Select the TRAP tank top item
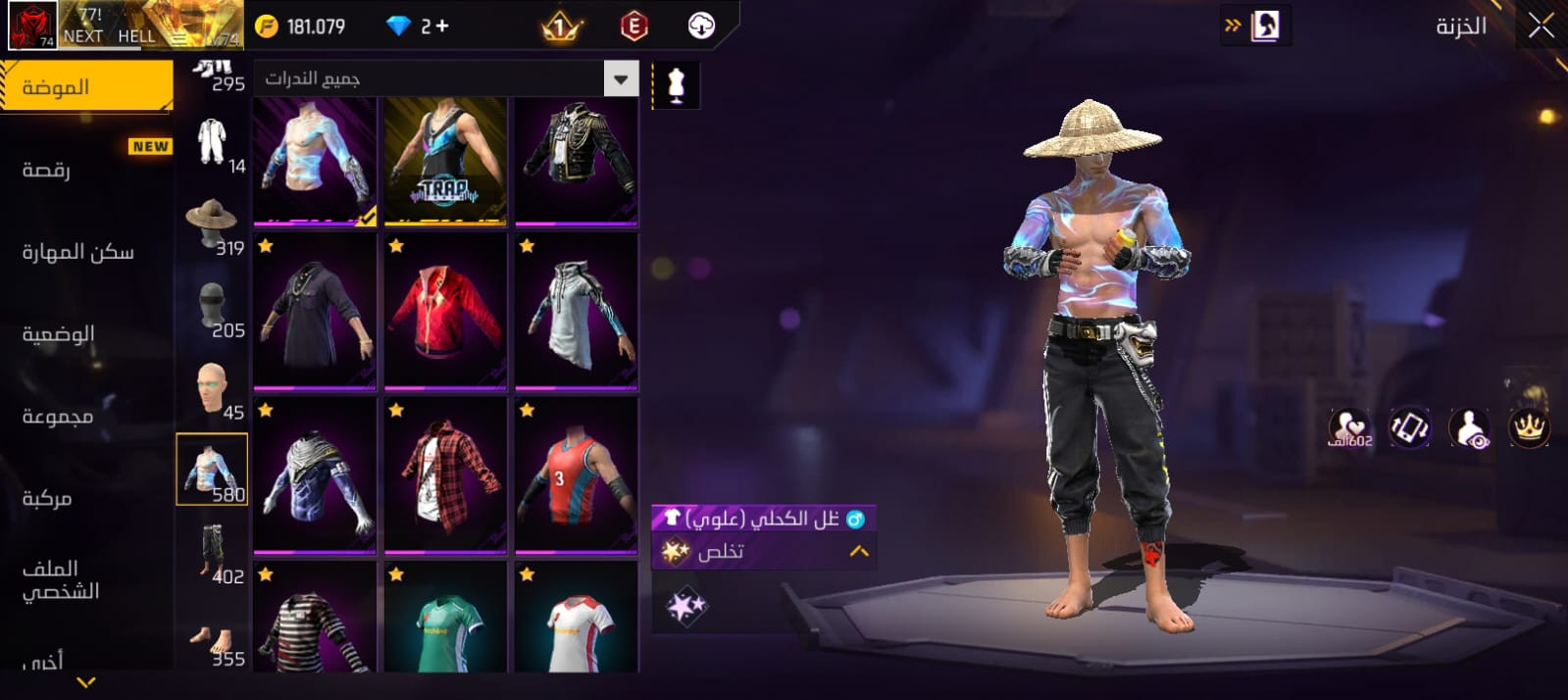The image size is (1568, 700). 445,160
